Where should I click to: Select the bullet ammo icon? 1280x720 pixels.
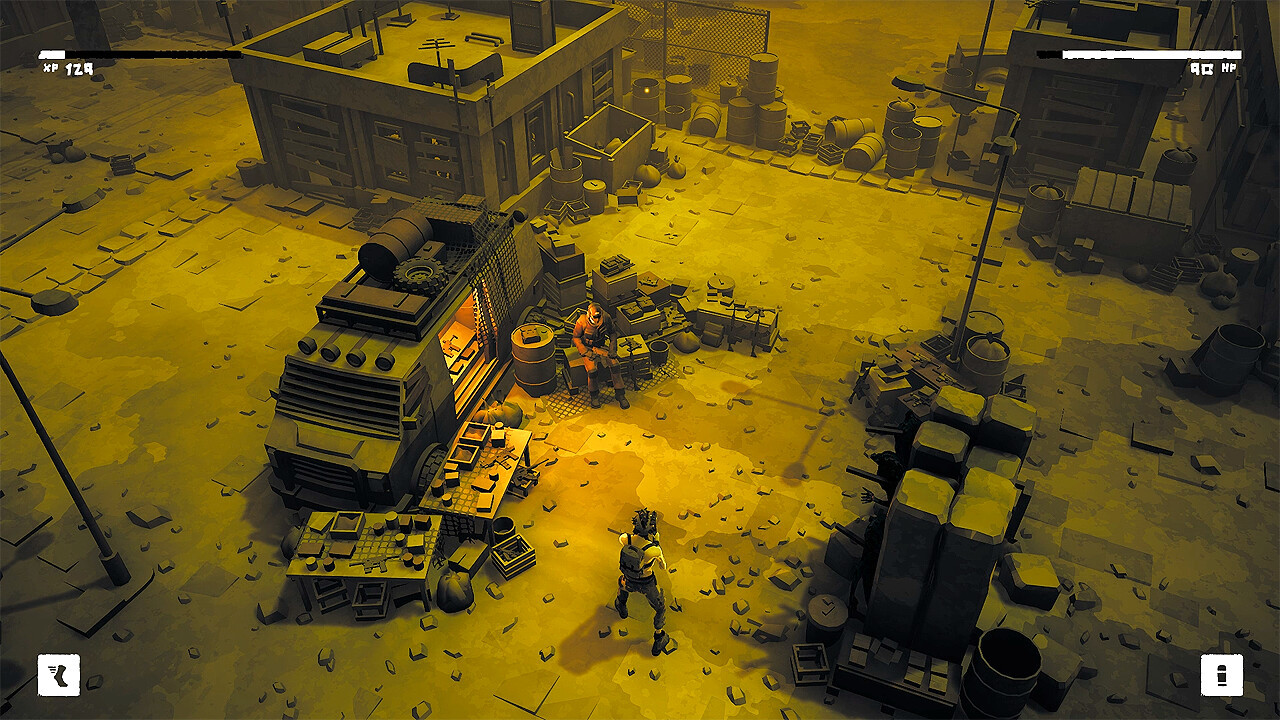(x=1221, y=675)
